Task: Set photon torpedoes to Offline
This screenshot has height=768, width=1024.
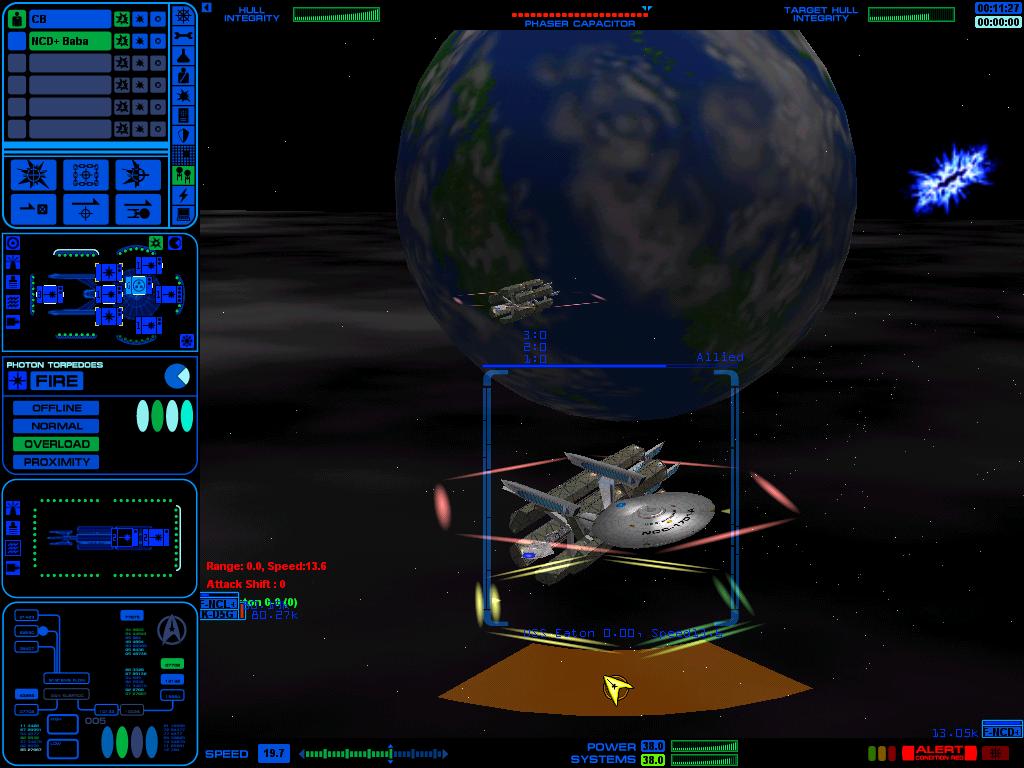Action: point(56,408)
